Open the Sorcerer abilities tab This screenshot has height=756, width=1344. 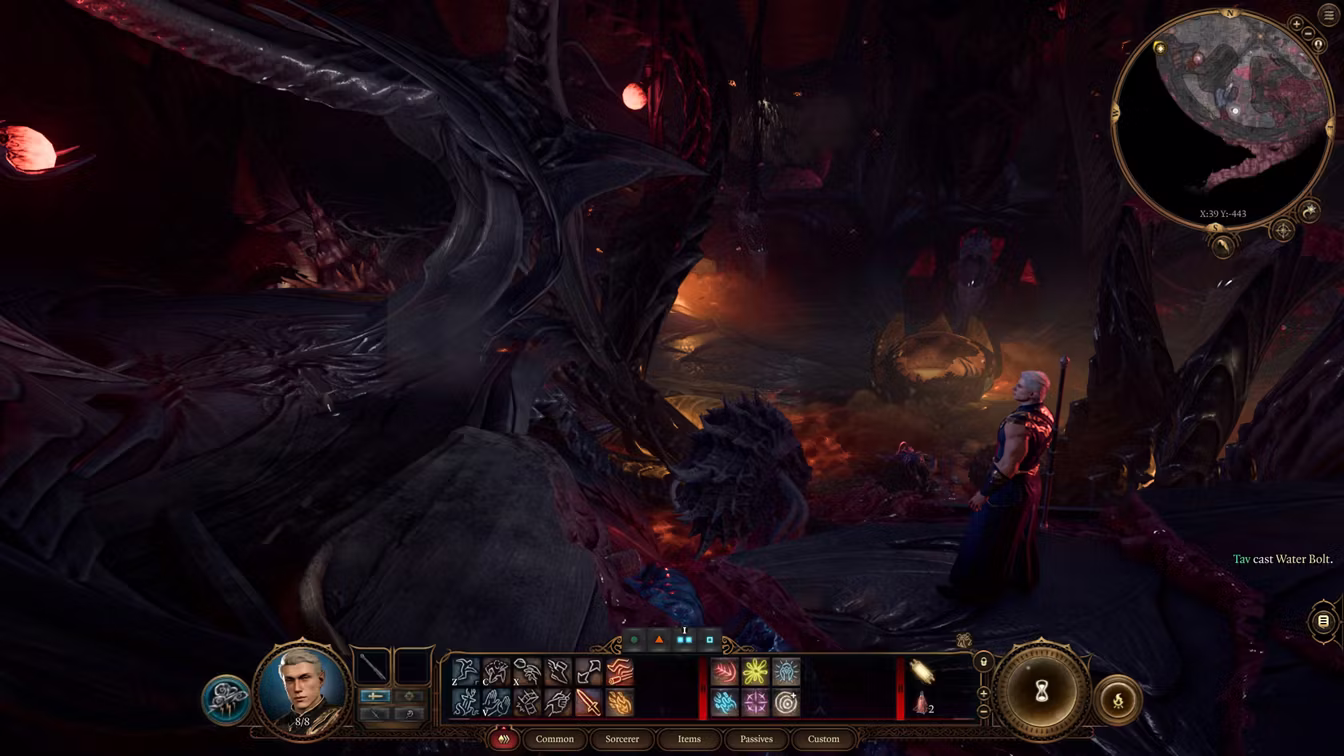622,739
